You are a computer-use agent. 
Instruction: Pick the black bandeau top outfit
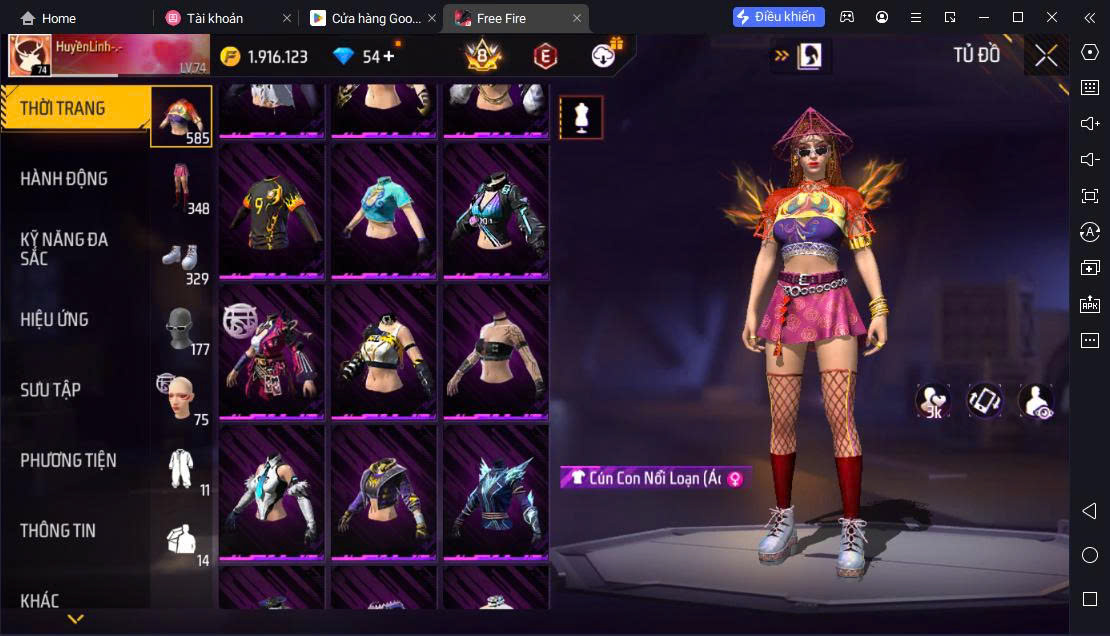[496, 351]
